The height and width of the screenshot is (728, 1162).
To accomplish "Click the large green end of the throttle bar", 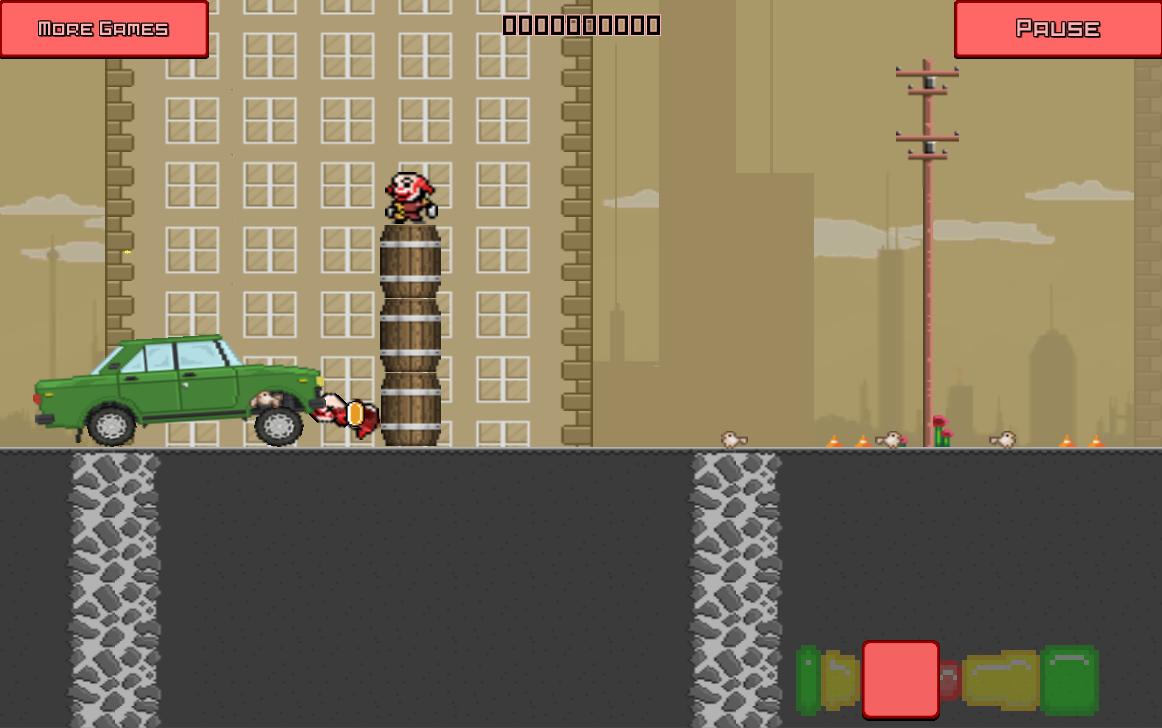I will 1069,680.
